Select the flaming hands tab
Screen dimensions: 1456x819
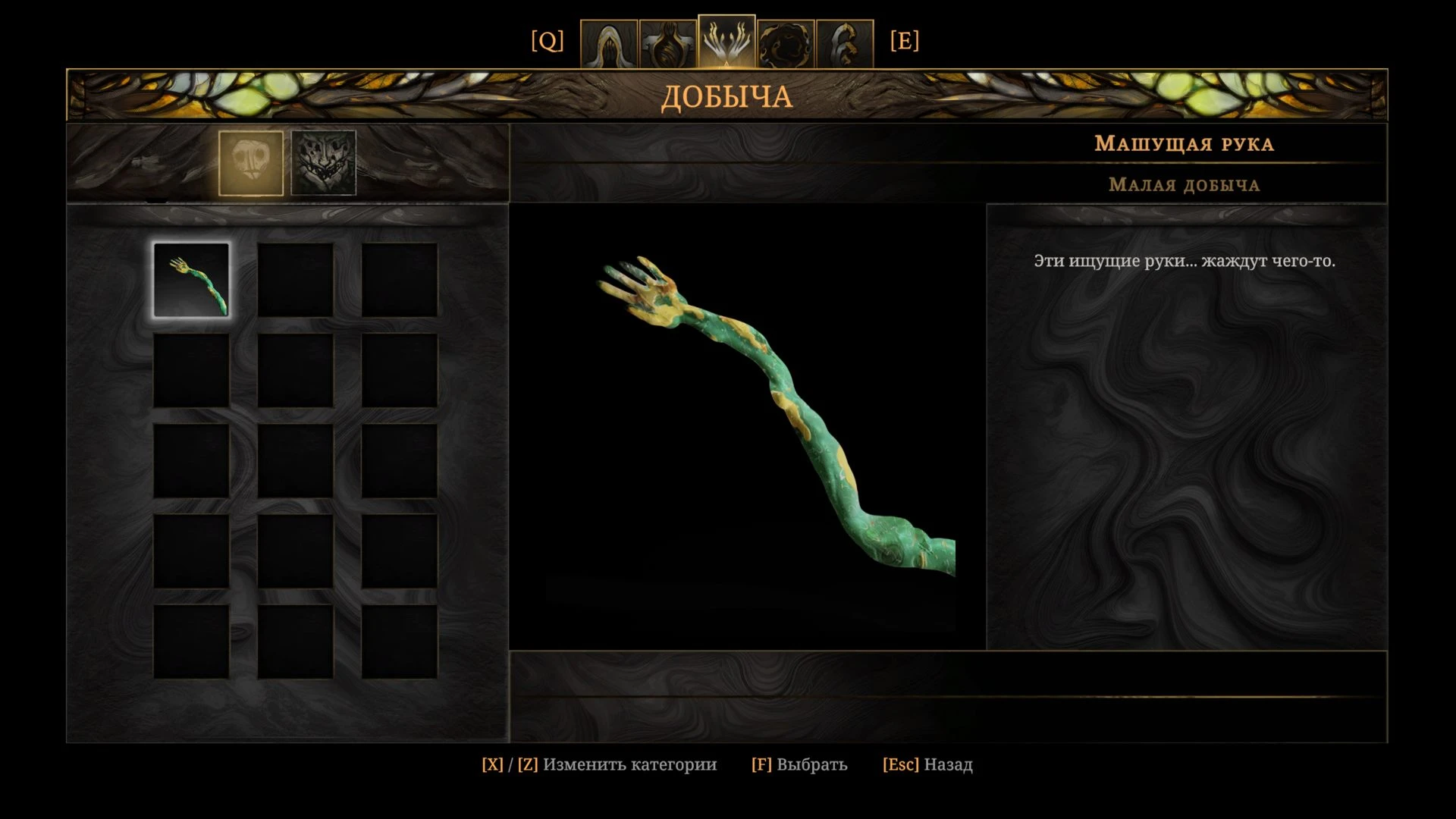pyautogui.click(x=726, y=42)
